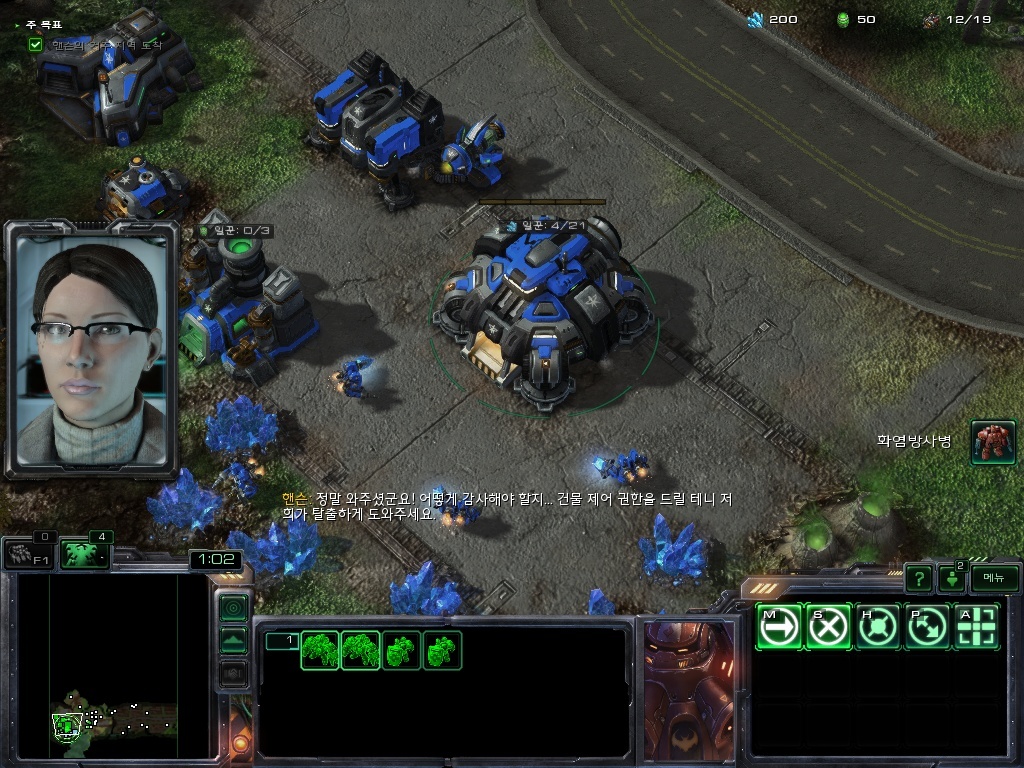The image size is (1024, 768).
Task: Open the help question mark button
Action: [918, 578]
